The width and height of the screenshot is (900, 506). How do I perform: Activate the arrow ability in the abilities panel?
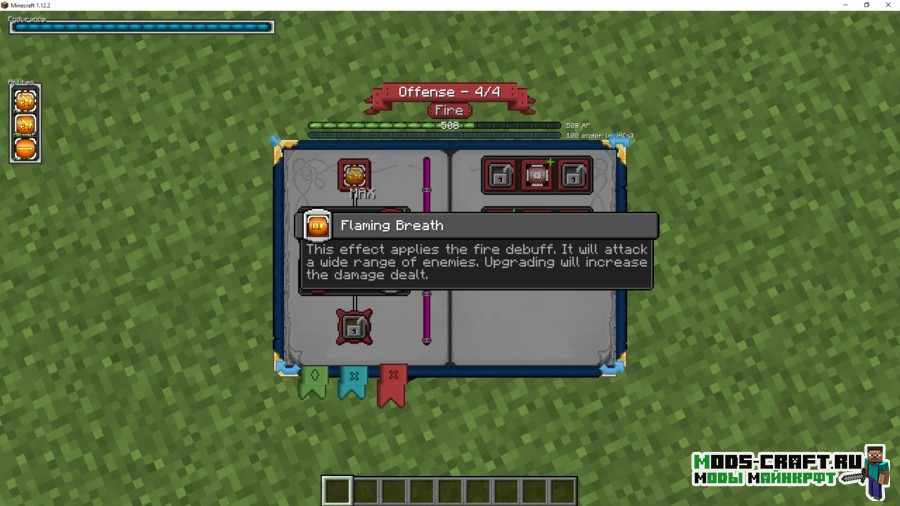[x=26, y=149]
